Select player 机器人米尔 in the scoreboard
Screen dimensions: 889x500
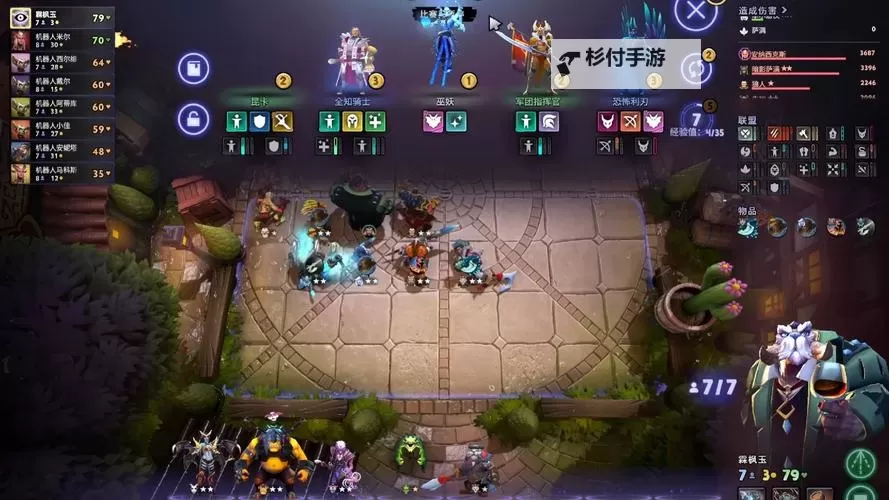click(60, 40)
